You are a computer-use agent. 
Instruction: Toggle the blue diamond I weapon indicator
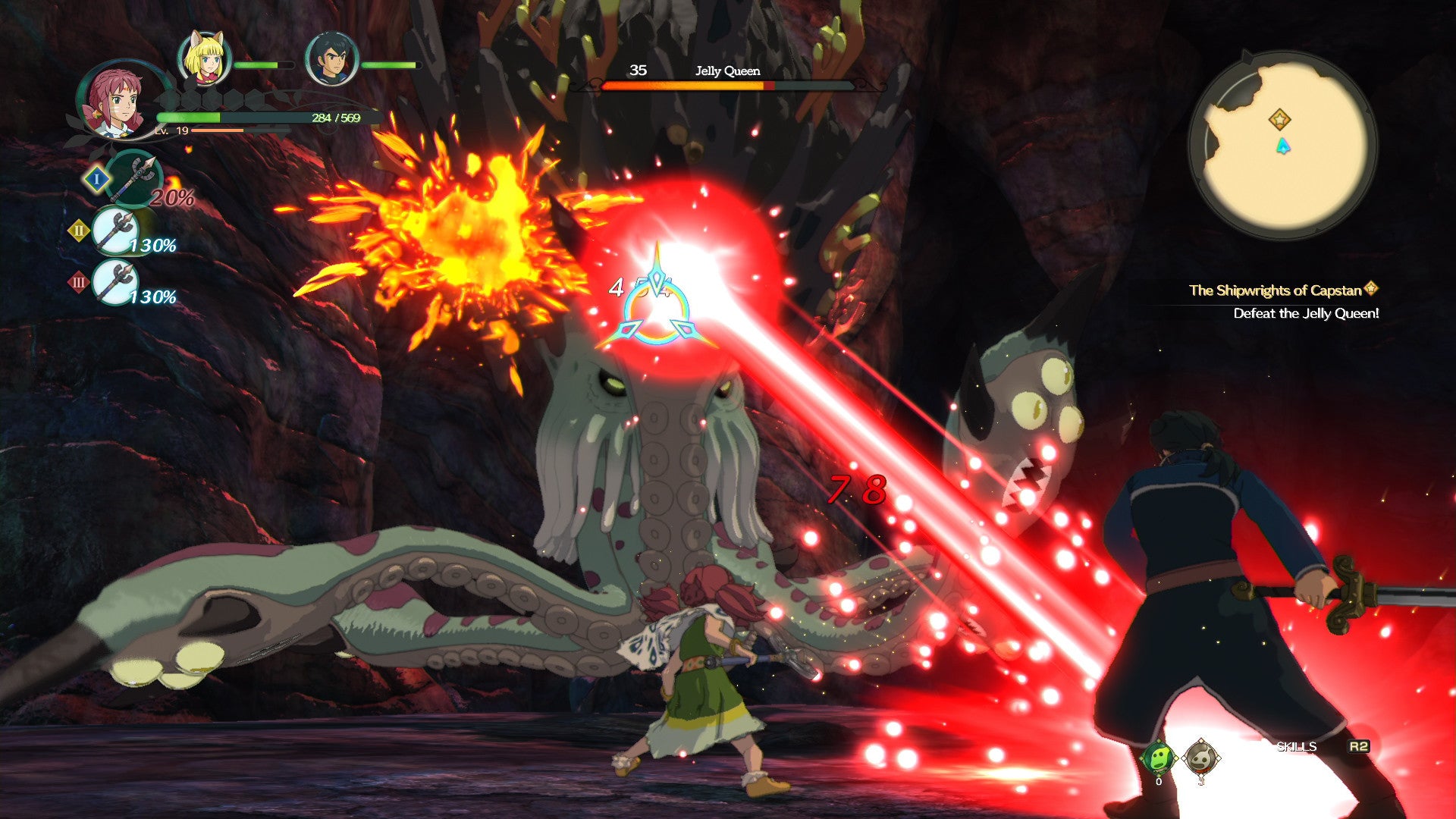click(x=96, y=180)
